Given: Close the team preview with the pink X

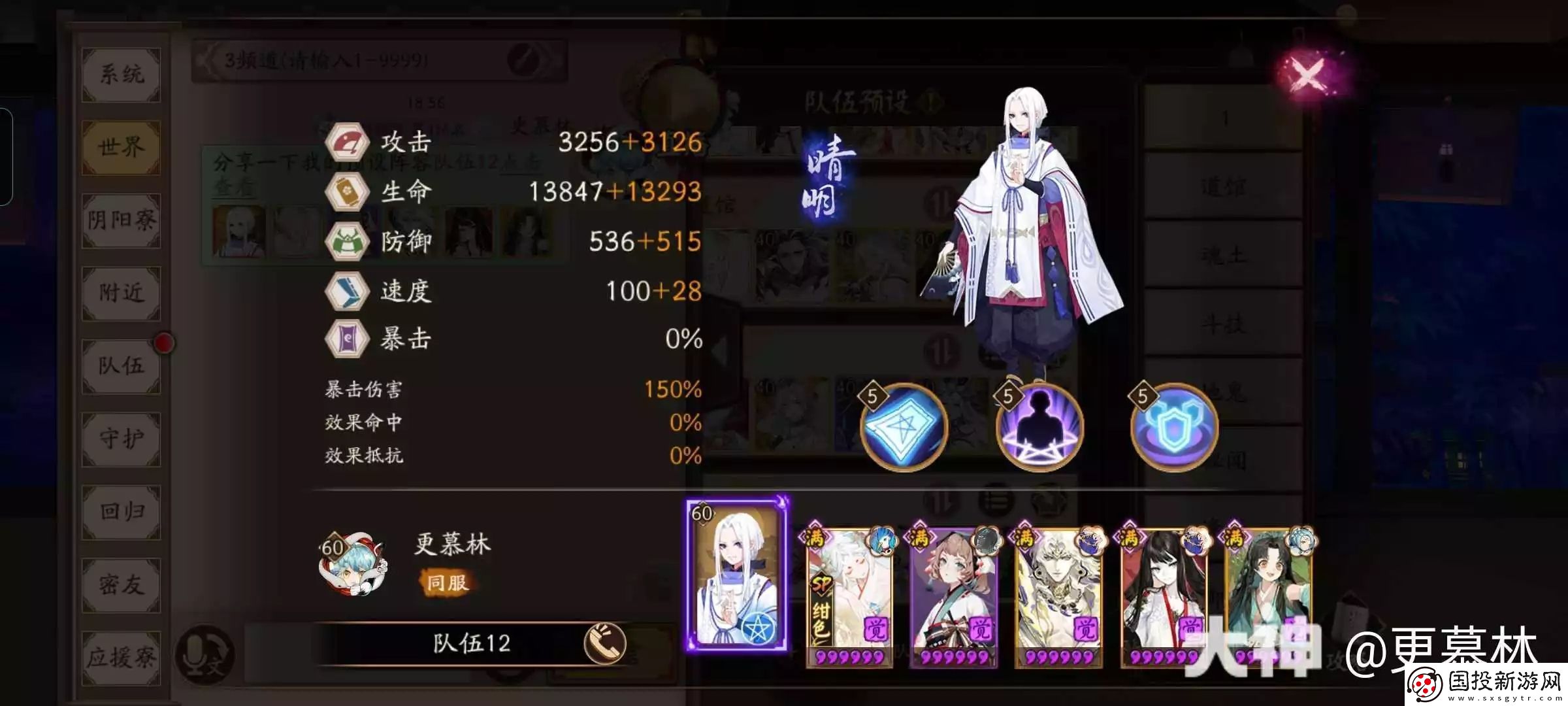Looking at the screenshot, I should click(x=1309, y=75).
